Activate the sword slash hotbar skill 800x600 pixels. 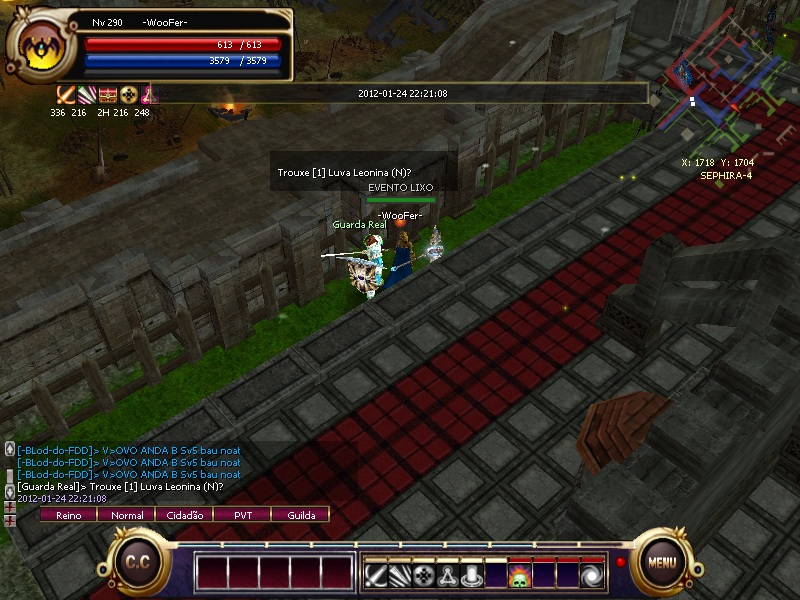click(x=376, y=576)
